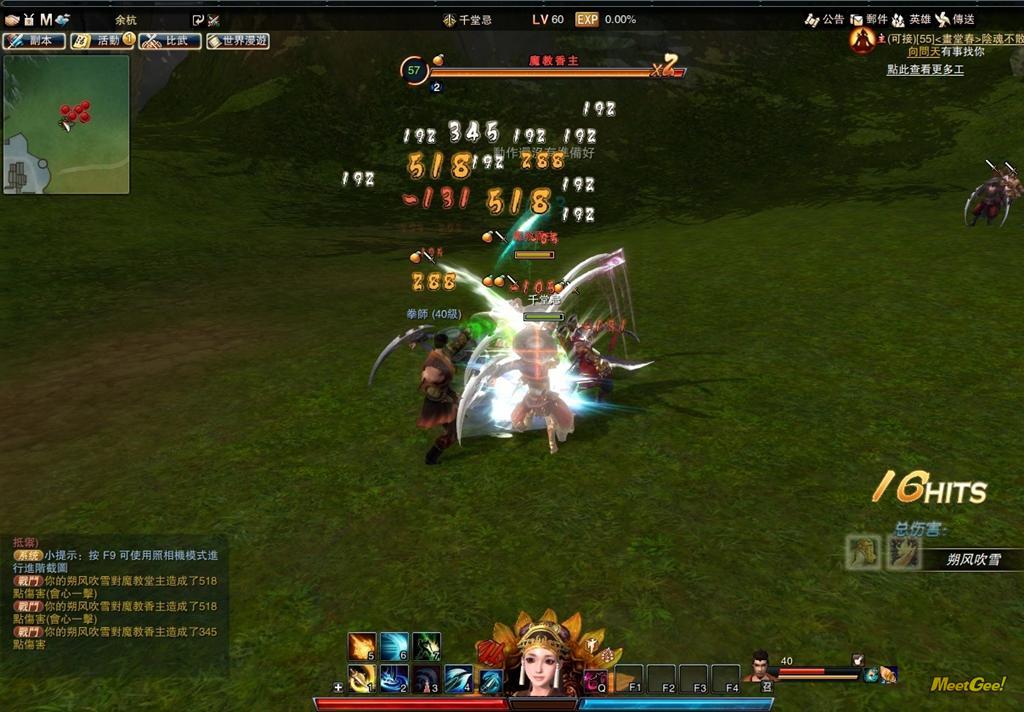Open the 郵件 mail inbox
1024x712 pixels.
(869, 19)
